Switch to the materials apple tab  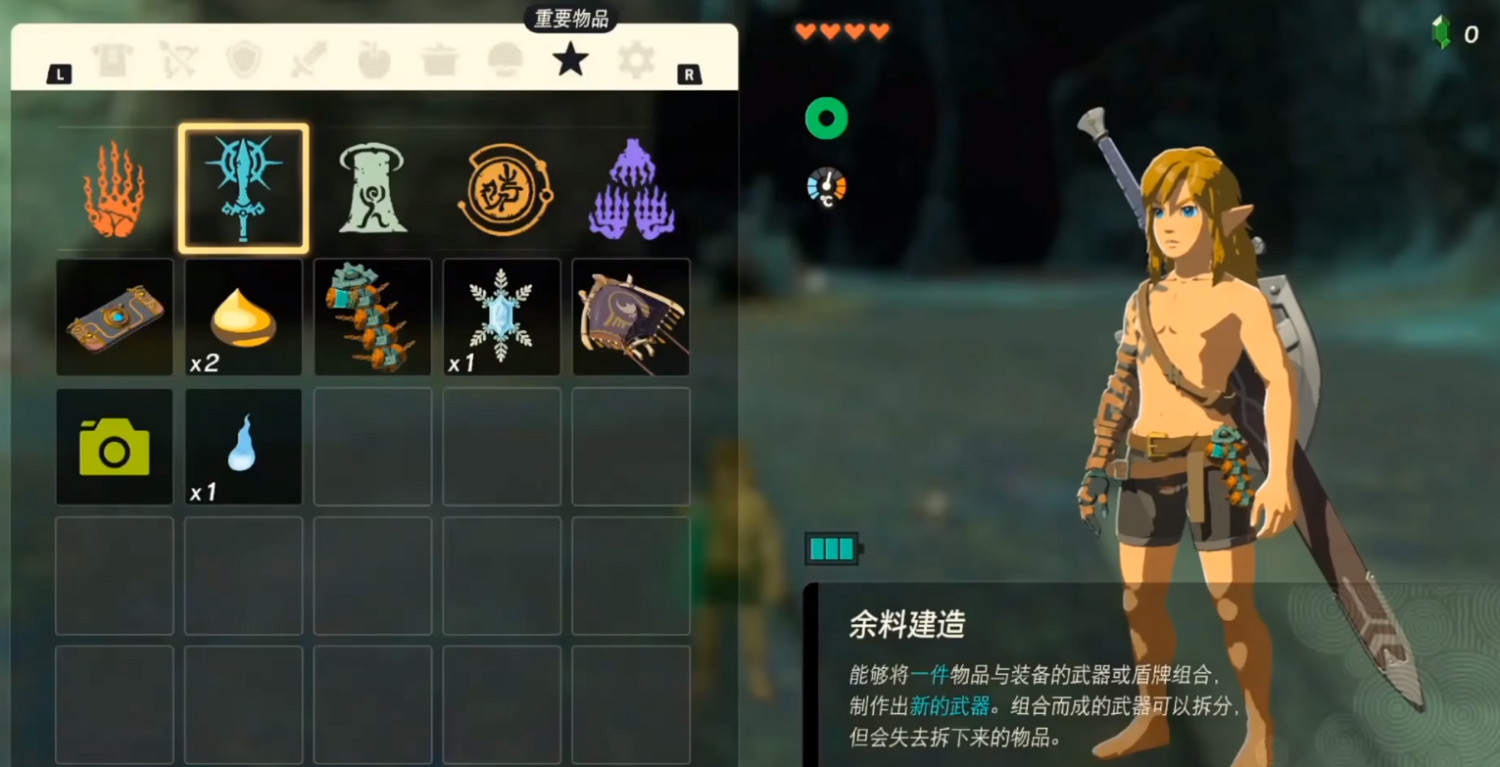373,58
